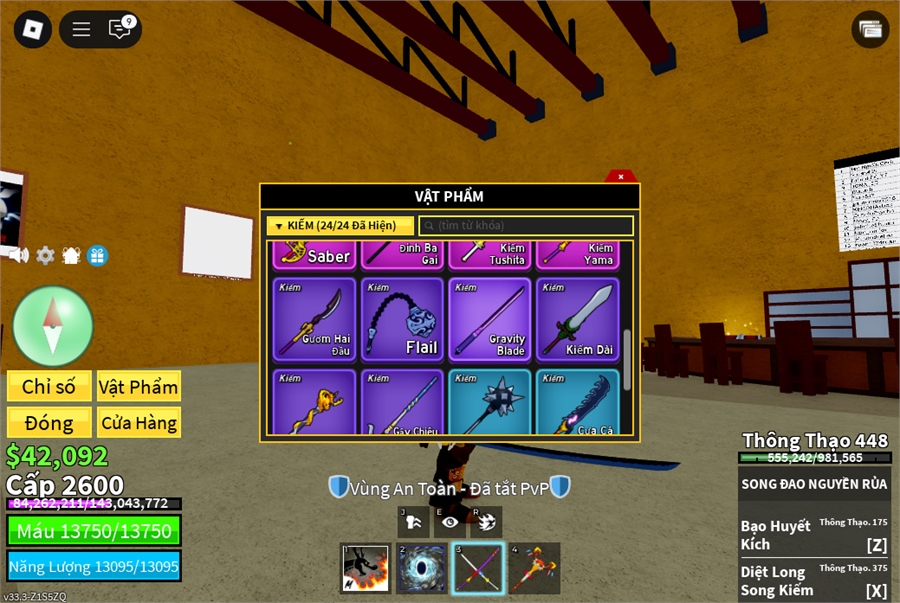
Task: Open the Cửa Hàng shop
Action: tap(139, 423)
